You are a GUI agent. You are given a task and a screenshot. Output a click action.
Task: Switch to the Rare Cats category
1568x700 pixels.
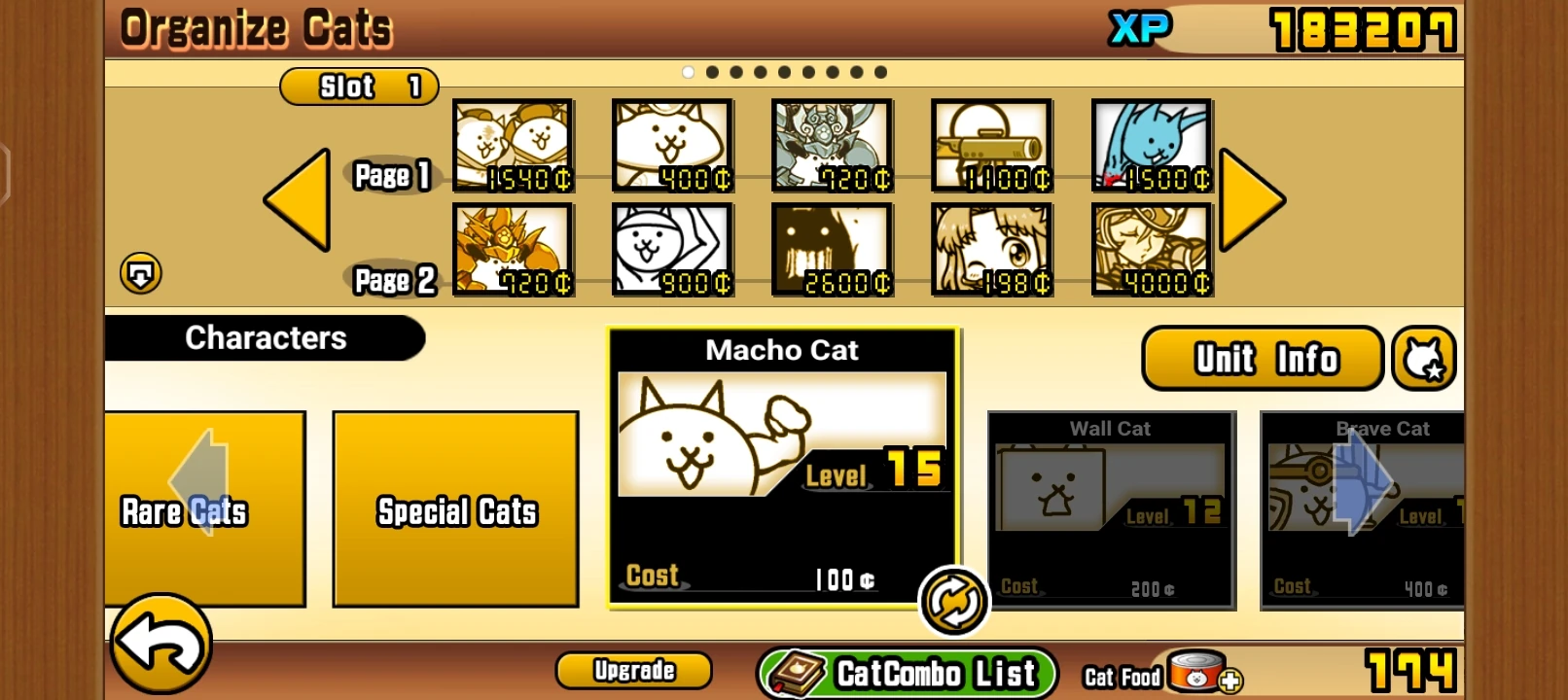pos(204,509)
